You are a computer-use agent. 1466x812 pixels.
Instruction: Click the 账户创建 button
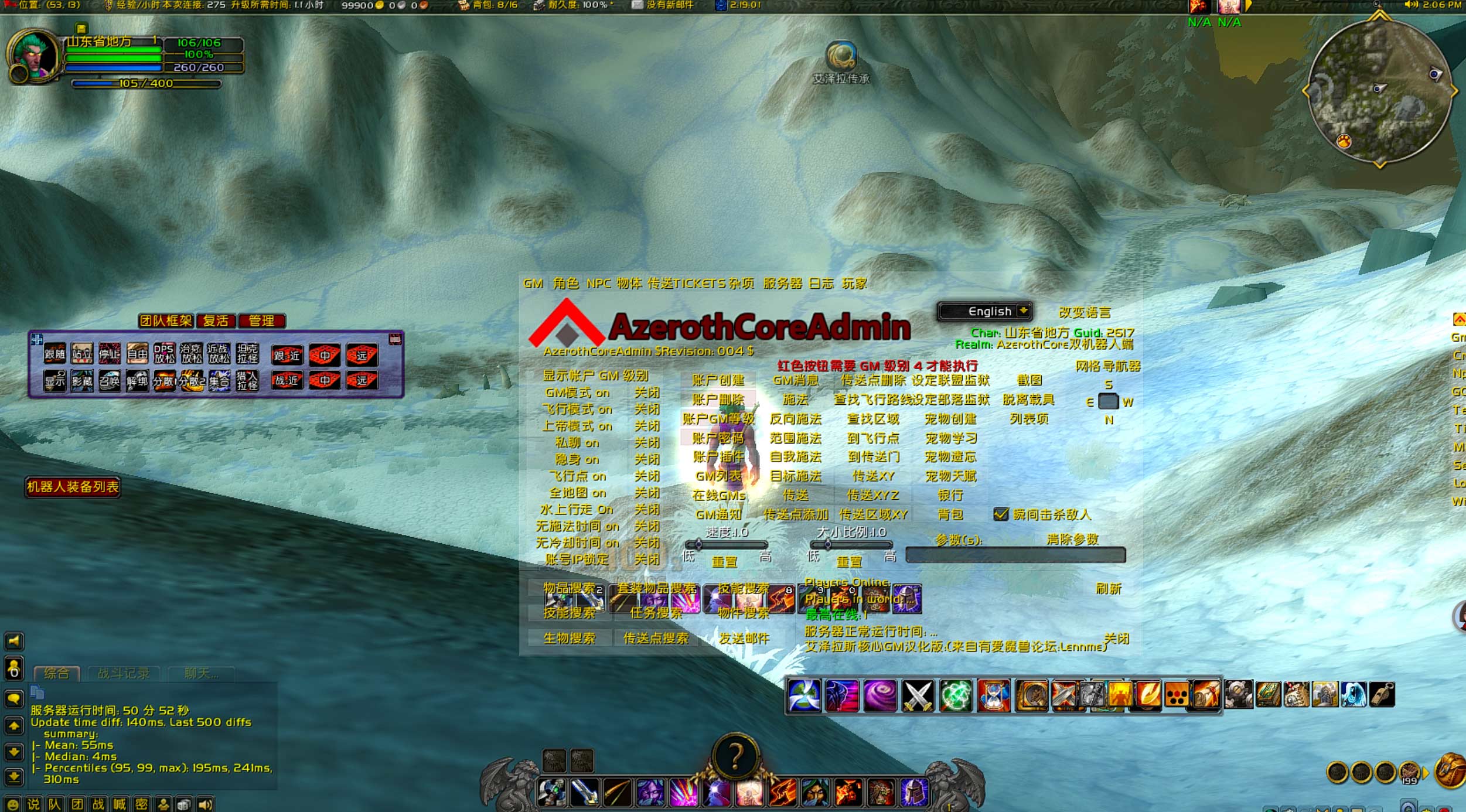pos(718,380)
